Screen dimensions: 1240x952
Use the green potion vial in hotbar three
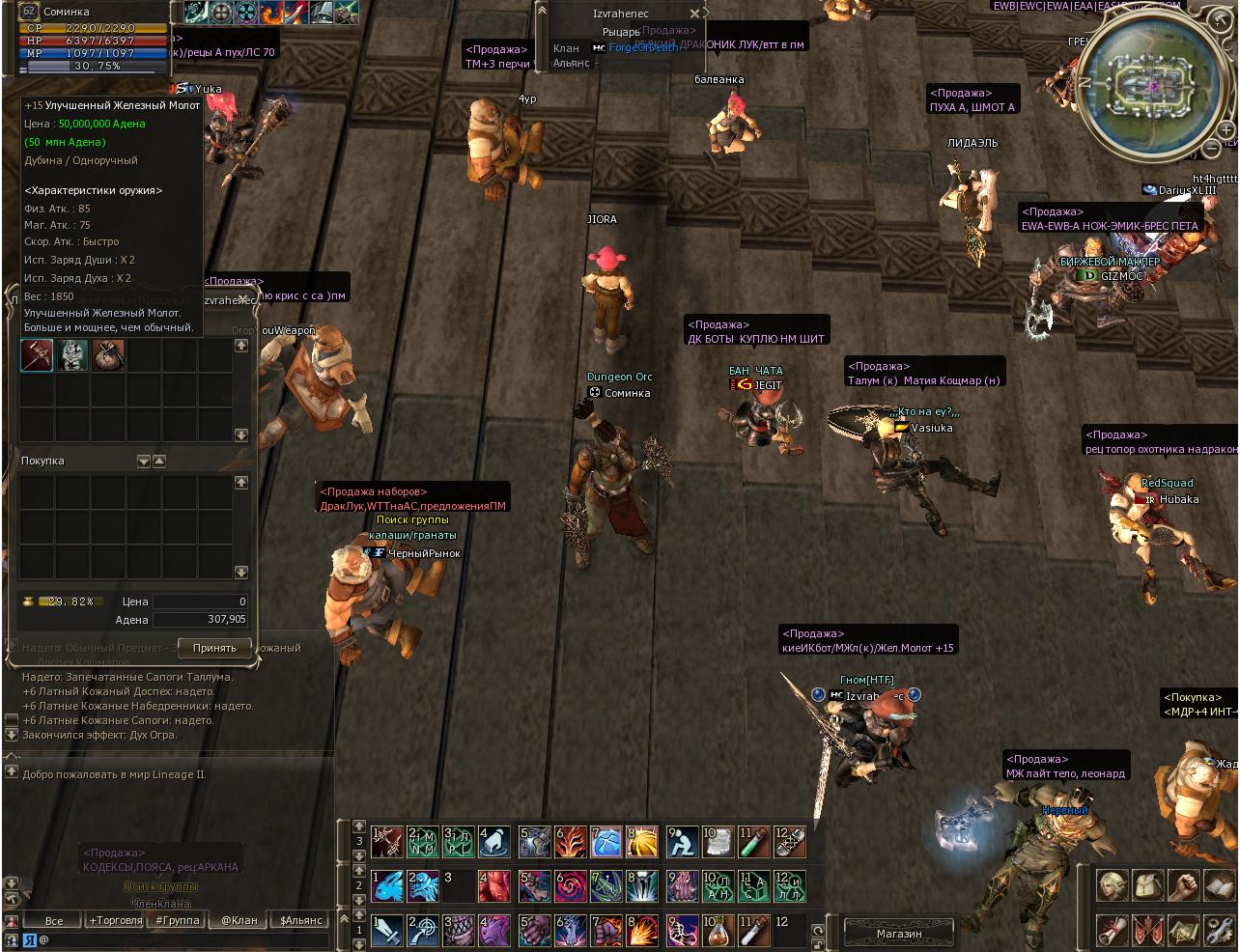tap(753, 842)
